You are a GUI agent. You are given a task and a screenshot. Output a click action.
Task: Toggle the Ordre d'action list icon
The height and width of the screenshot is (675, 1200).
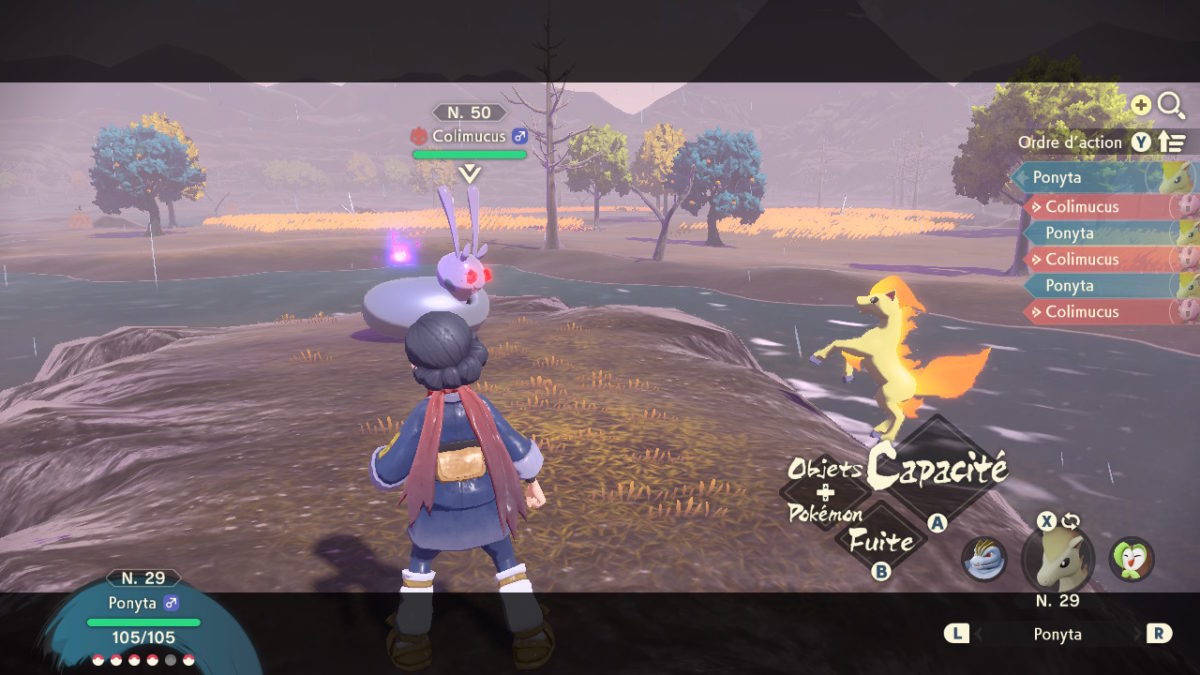(x=1172, y=143)
